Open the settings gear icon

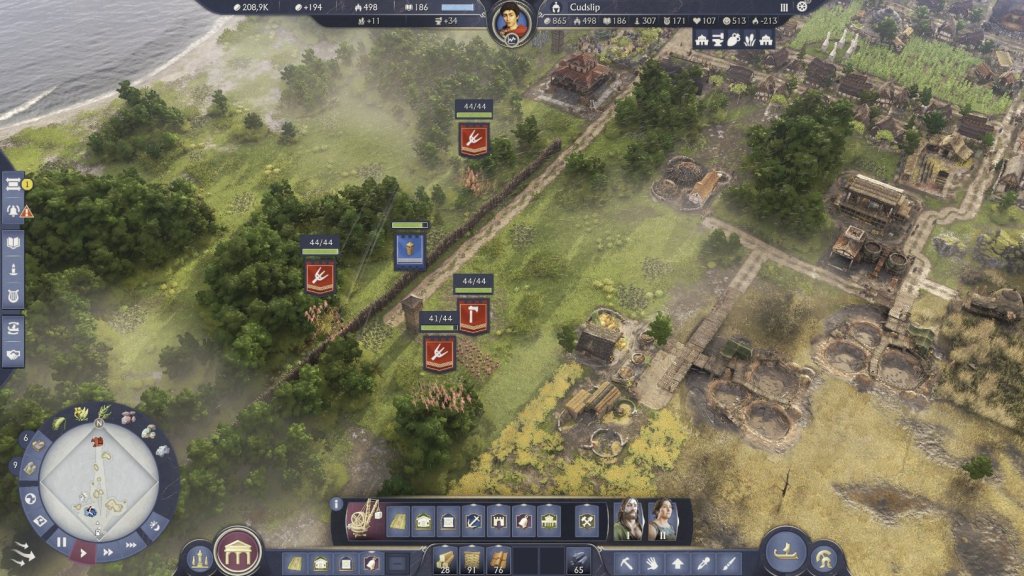pyautogui.click(x=802, y=6)
